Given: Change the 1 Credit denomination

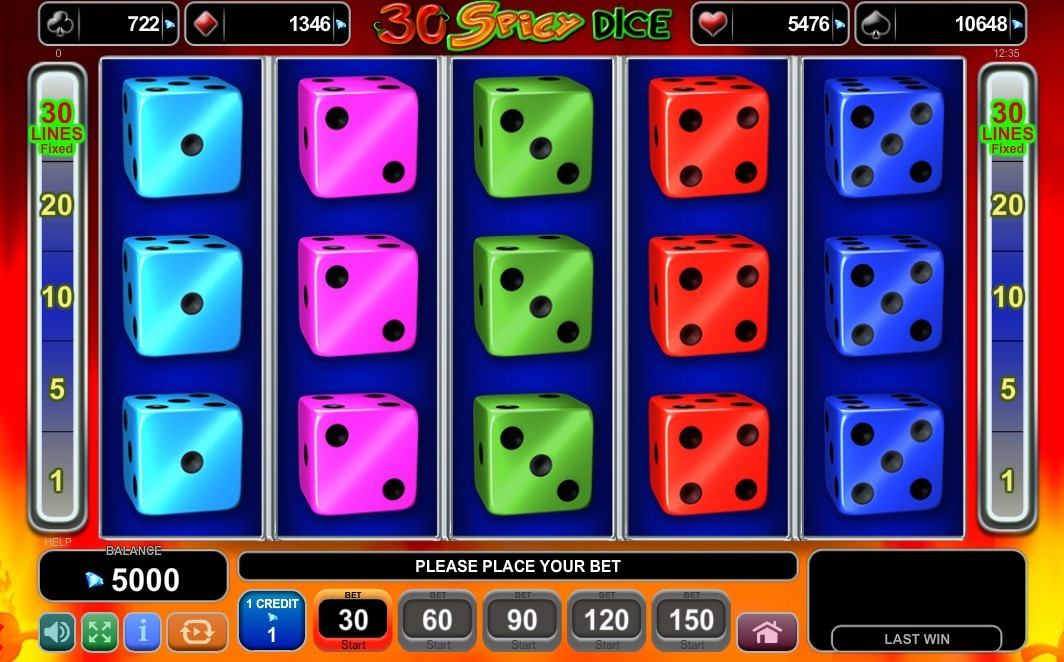Looking at the screenshot, I should point(271,621).
